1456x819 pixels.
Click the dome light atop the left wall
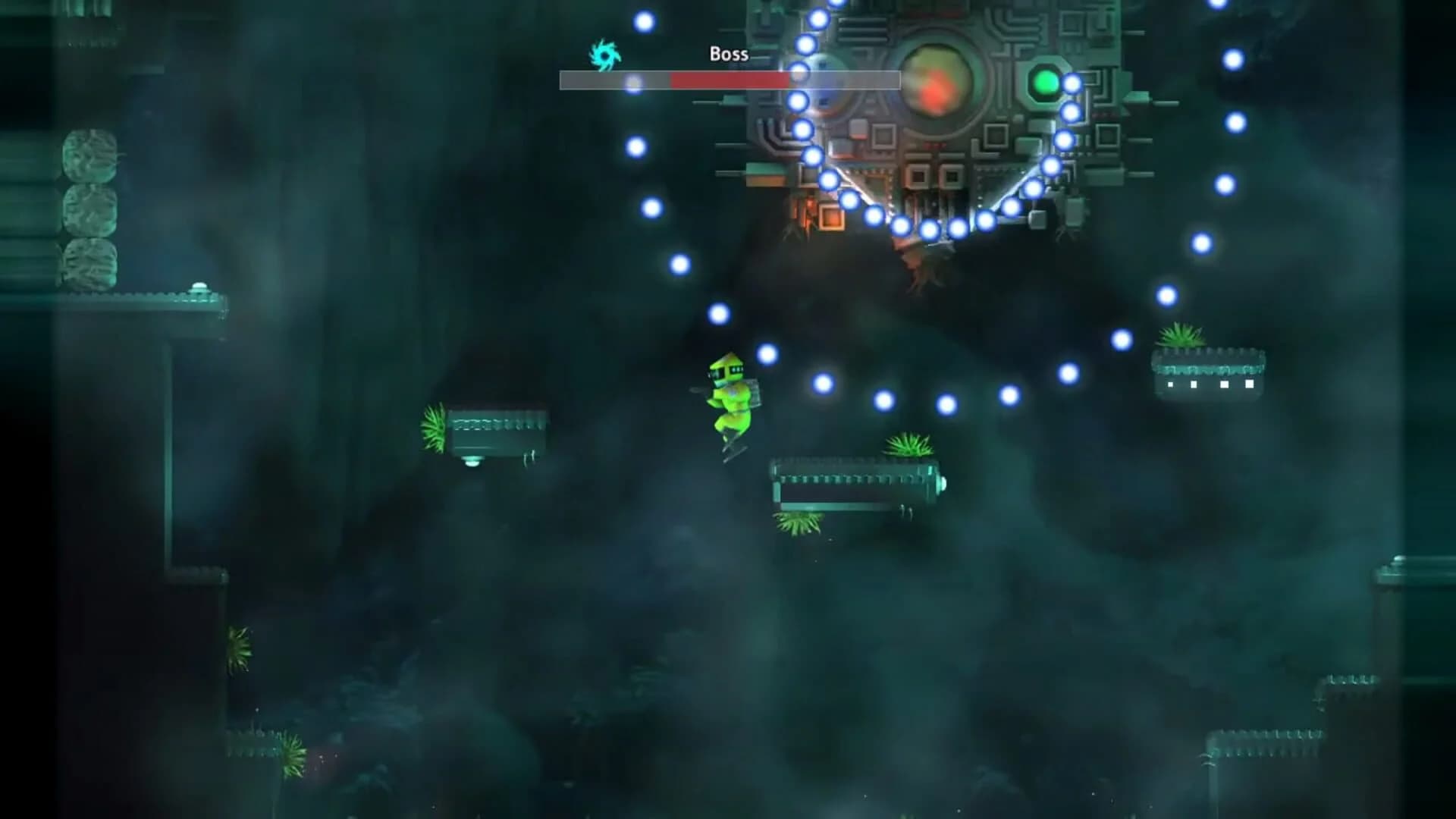click(x=199, y=285)
